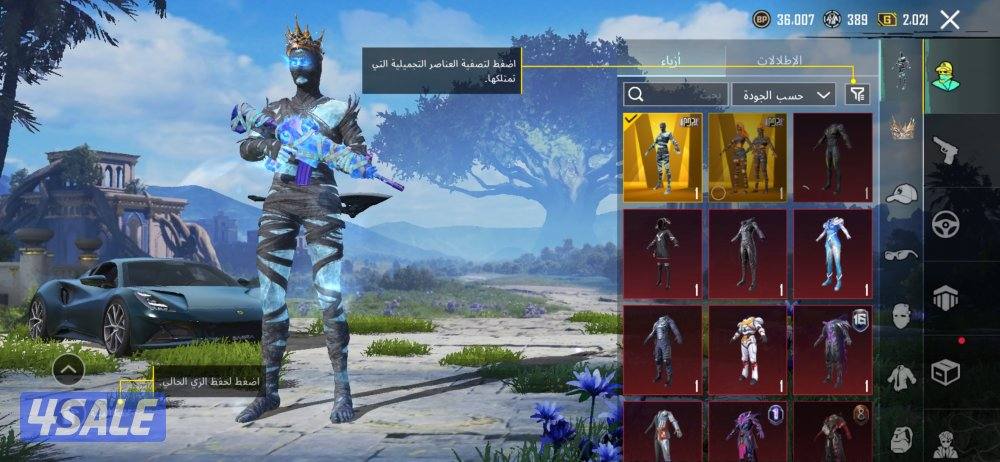
Task: Select the purple outfit with 16 badge
Action: (832, 347)
